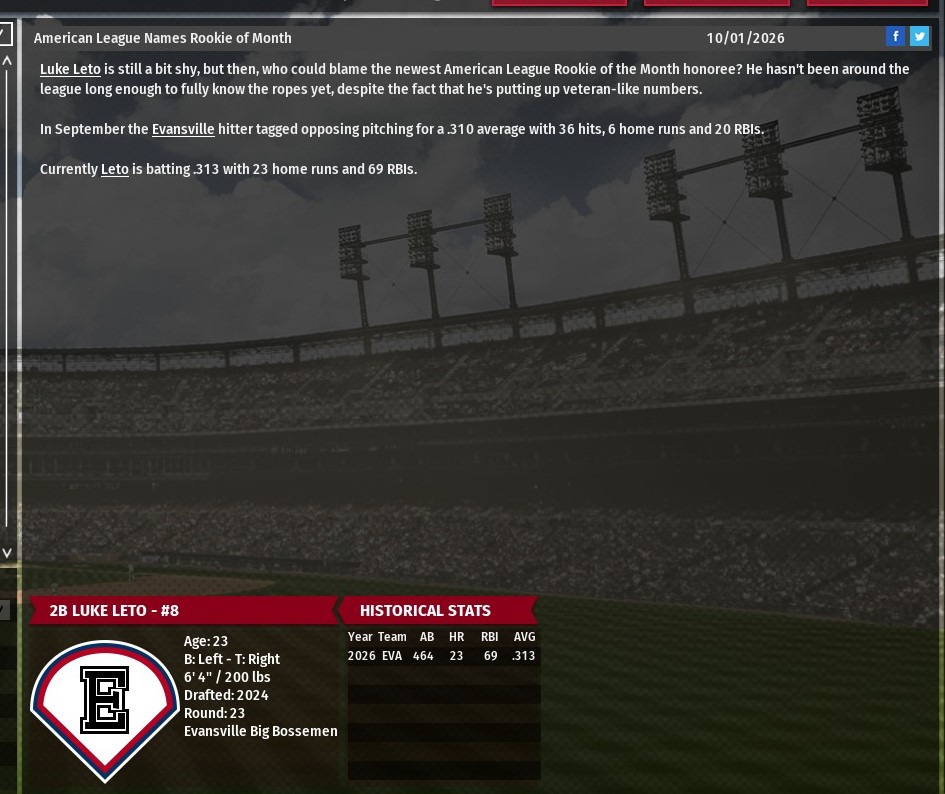Click the scroll down arrow of the left list

coord(7,552)
